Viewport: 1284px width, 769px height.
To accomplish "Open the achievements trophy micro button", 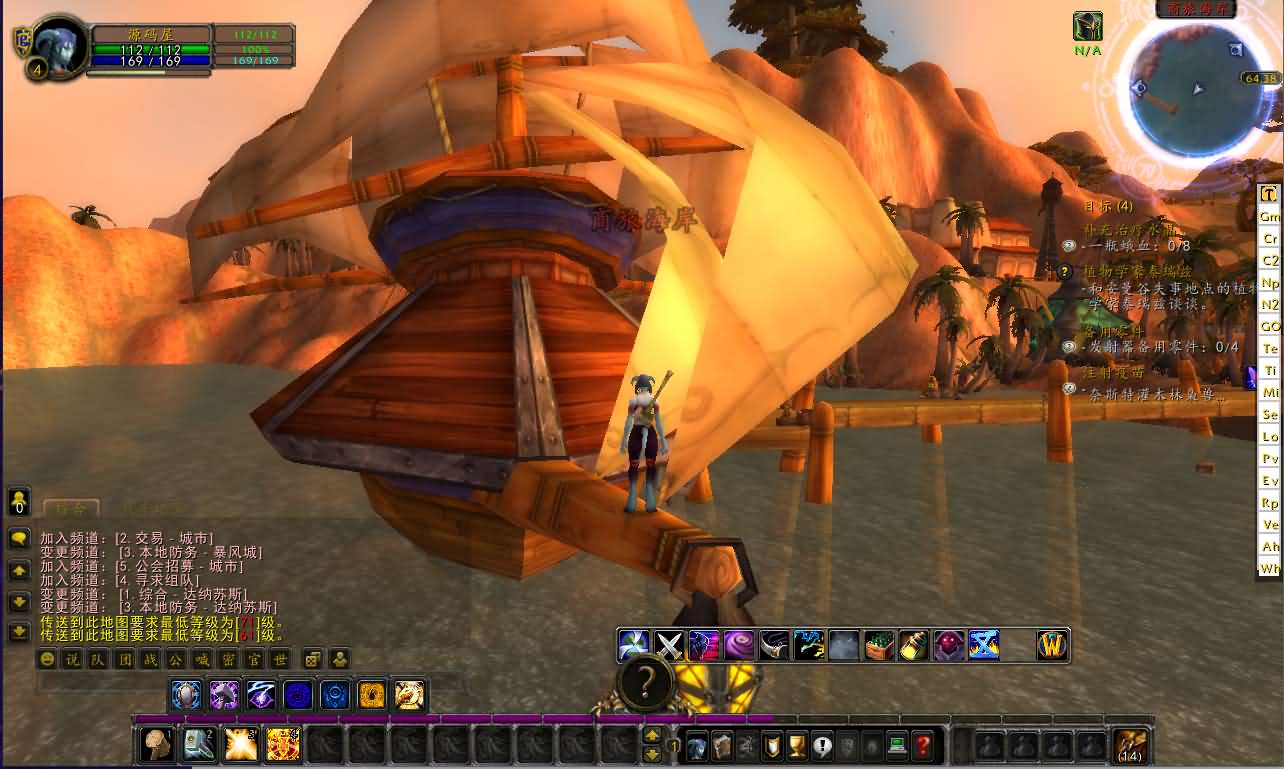I will 797,745.
